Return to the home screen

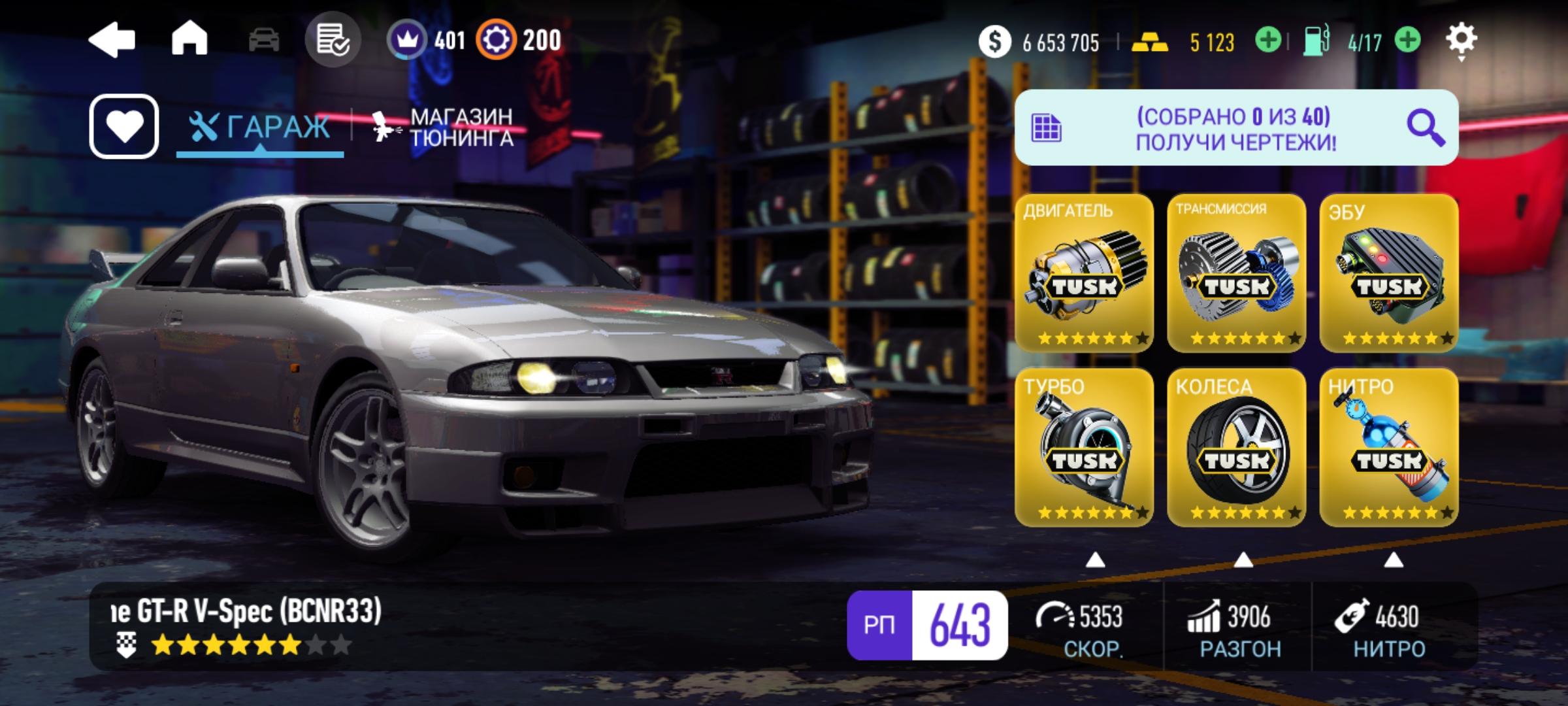pos(189,39)
